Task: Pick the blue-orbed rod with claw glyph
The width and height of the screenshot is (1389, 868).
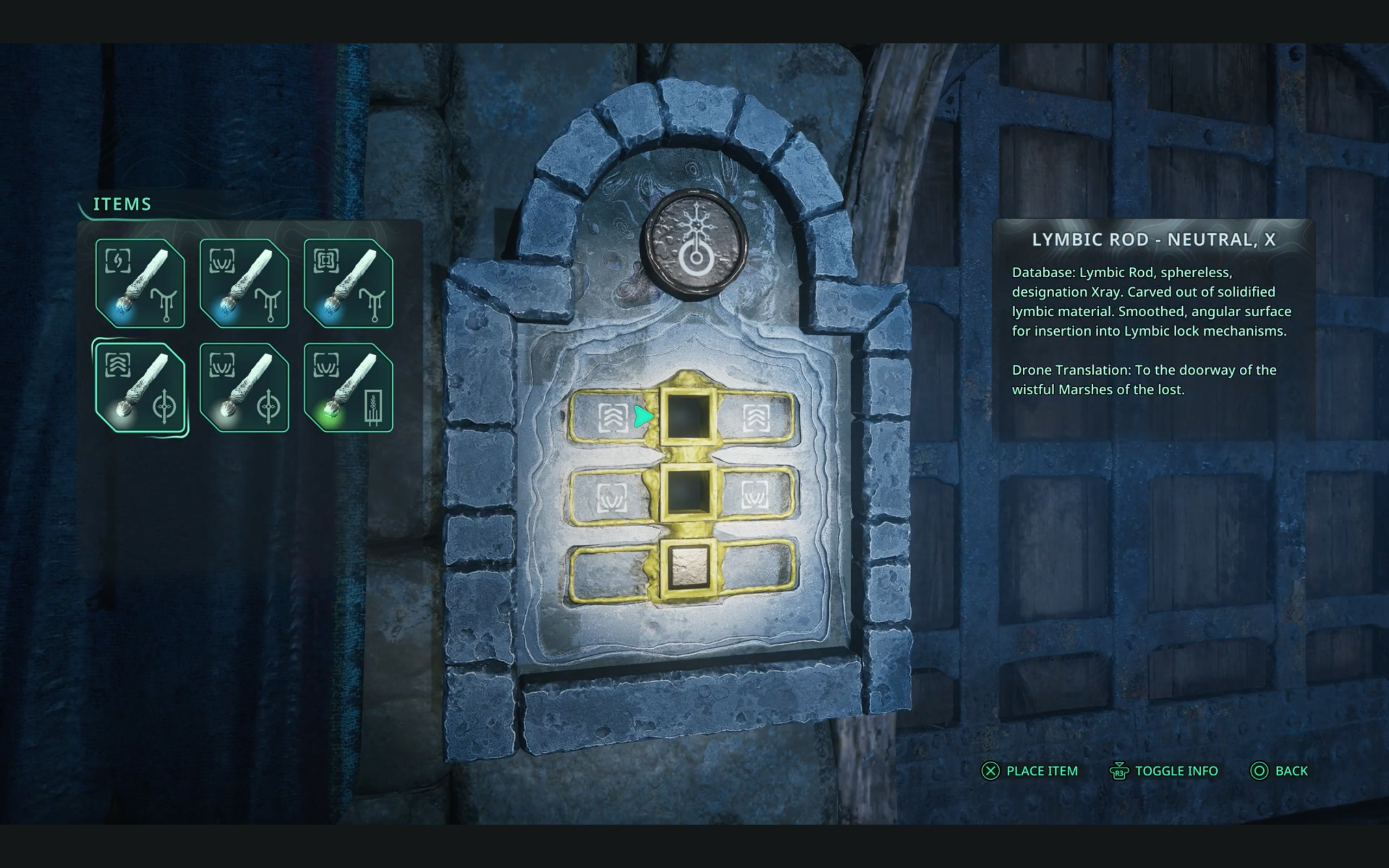Action: 245,284
